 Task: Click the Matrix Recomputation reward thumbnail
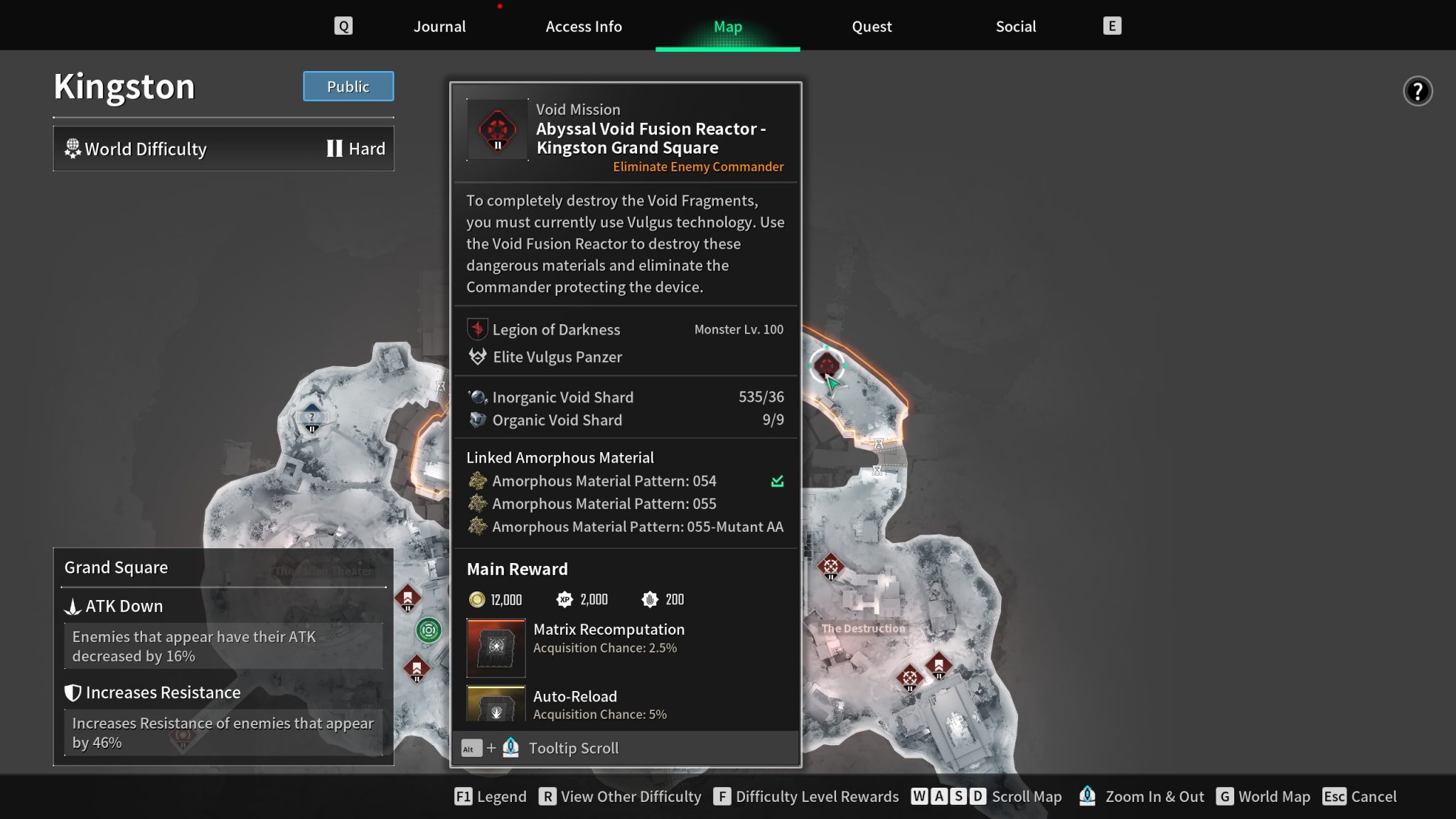coord(496,648)
